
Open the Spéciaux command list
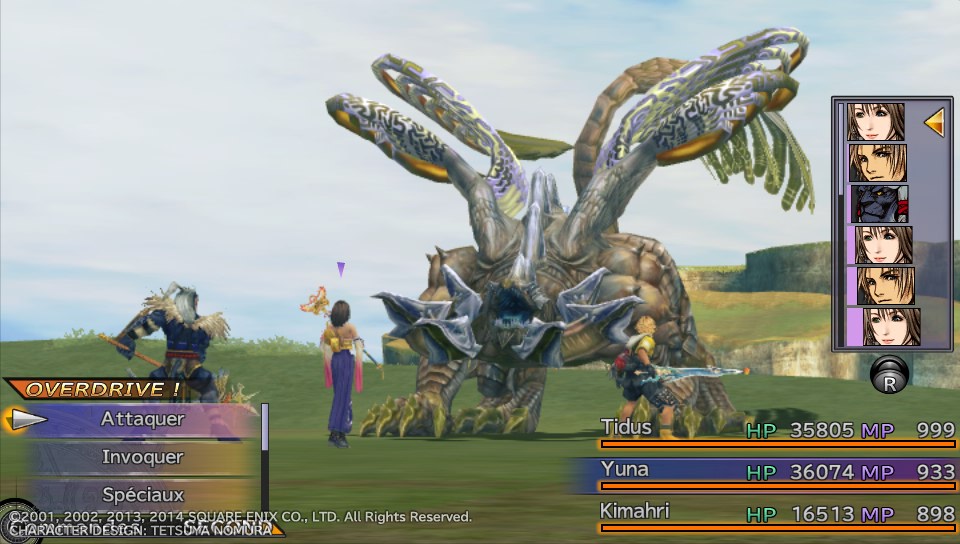(142, 494)
